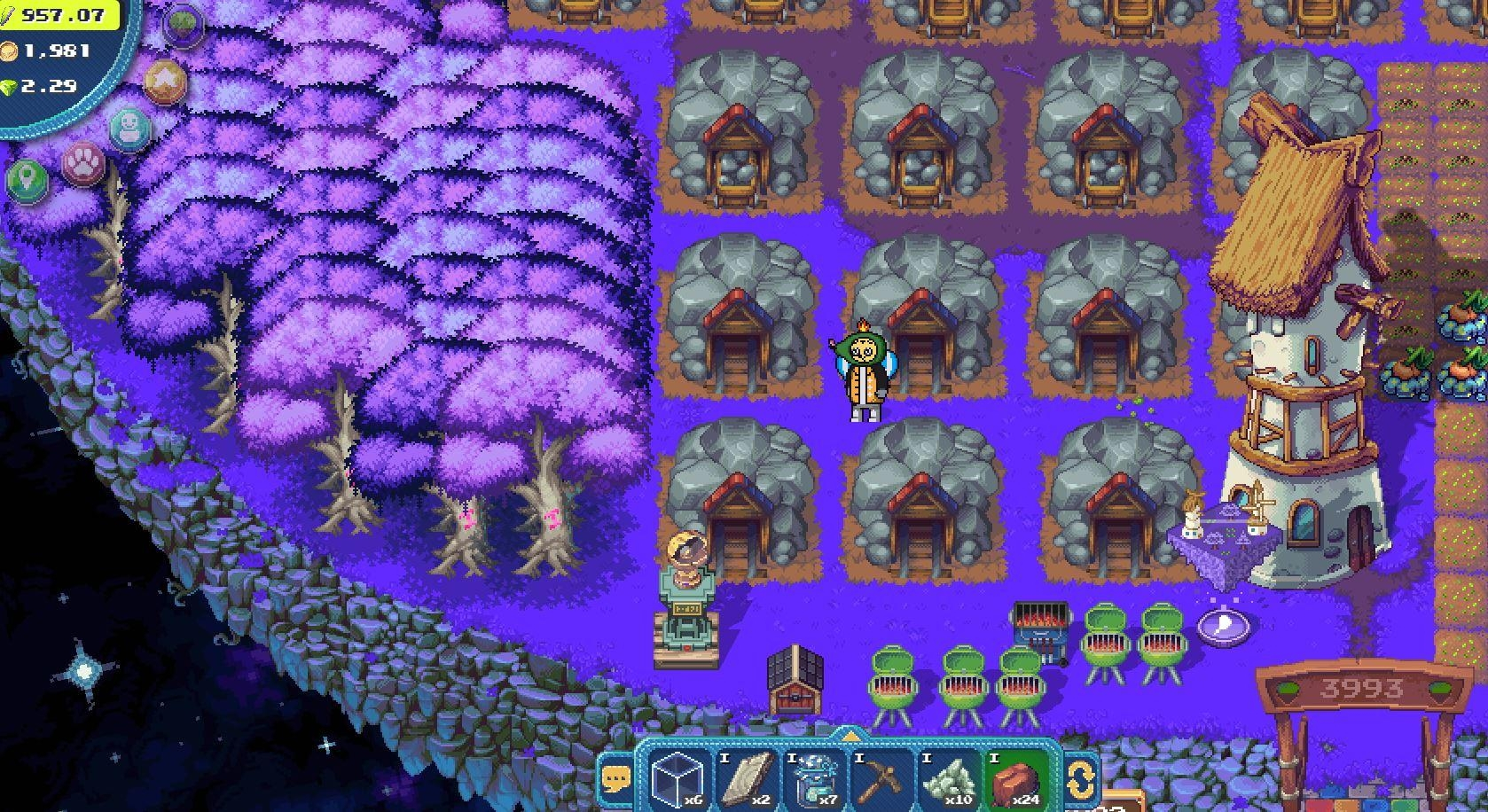The image size is (1488, 812).
Task: Click the teal character avatar badge
Action: (130, 128)
